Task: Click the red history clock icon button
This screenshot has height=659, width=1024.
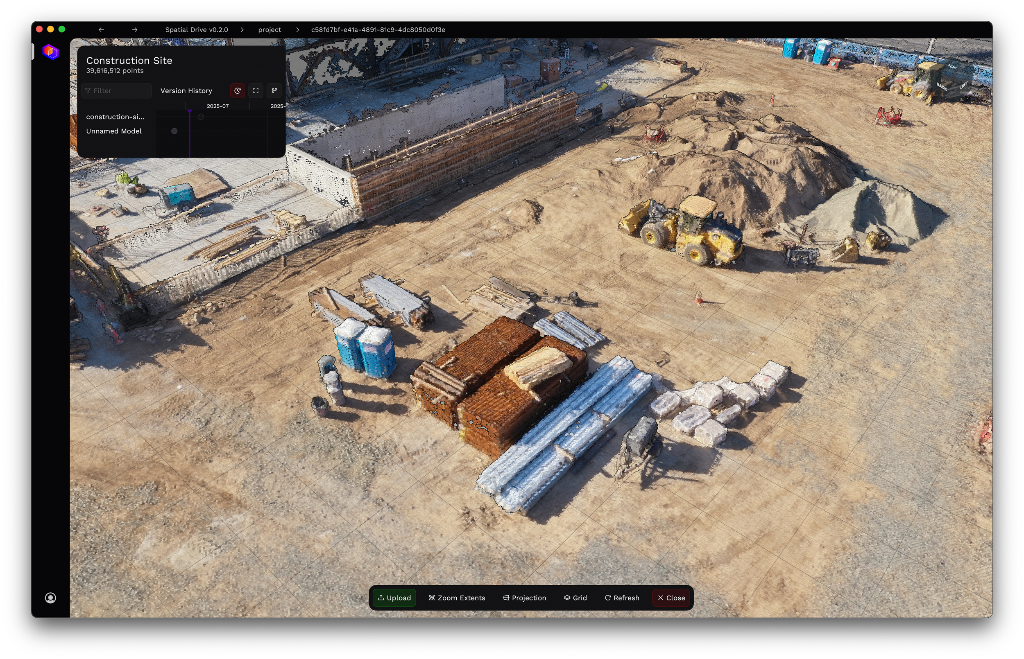Action: [238, 91]
